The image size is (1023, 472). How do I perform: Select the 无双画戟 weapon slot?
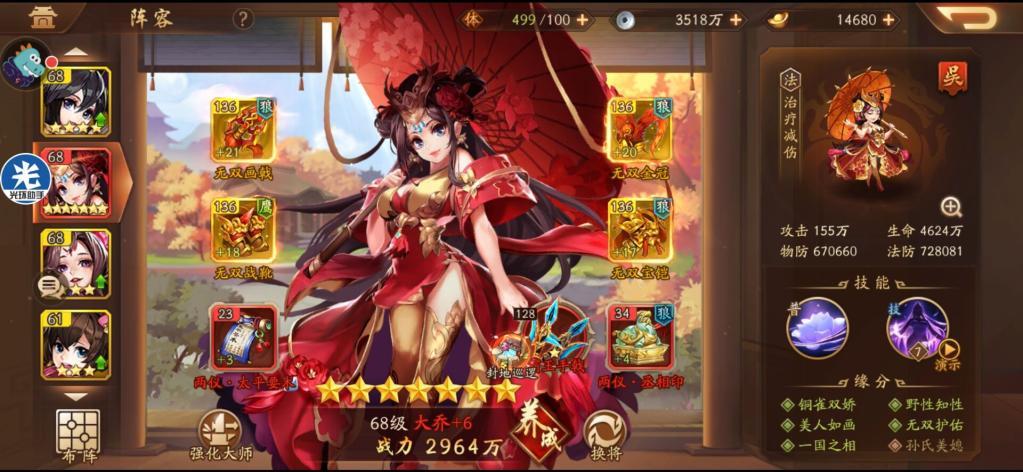point(242,130)
